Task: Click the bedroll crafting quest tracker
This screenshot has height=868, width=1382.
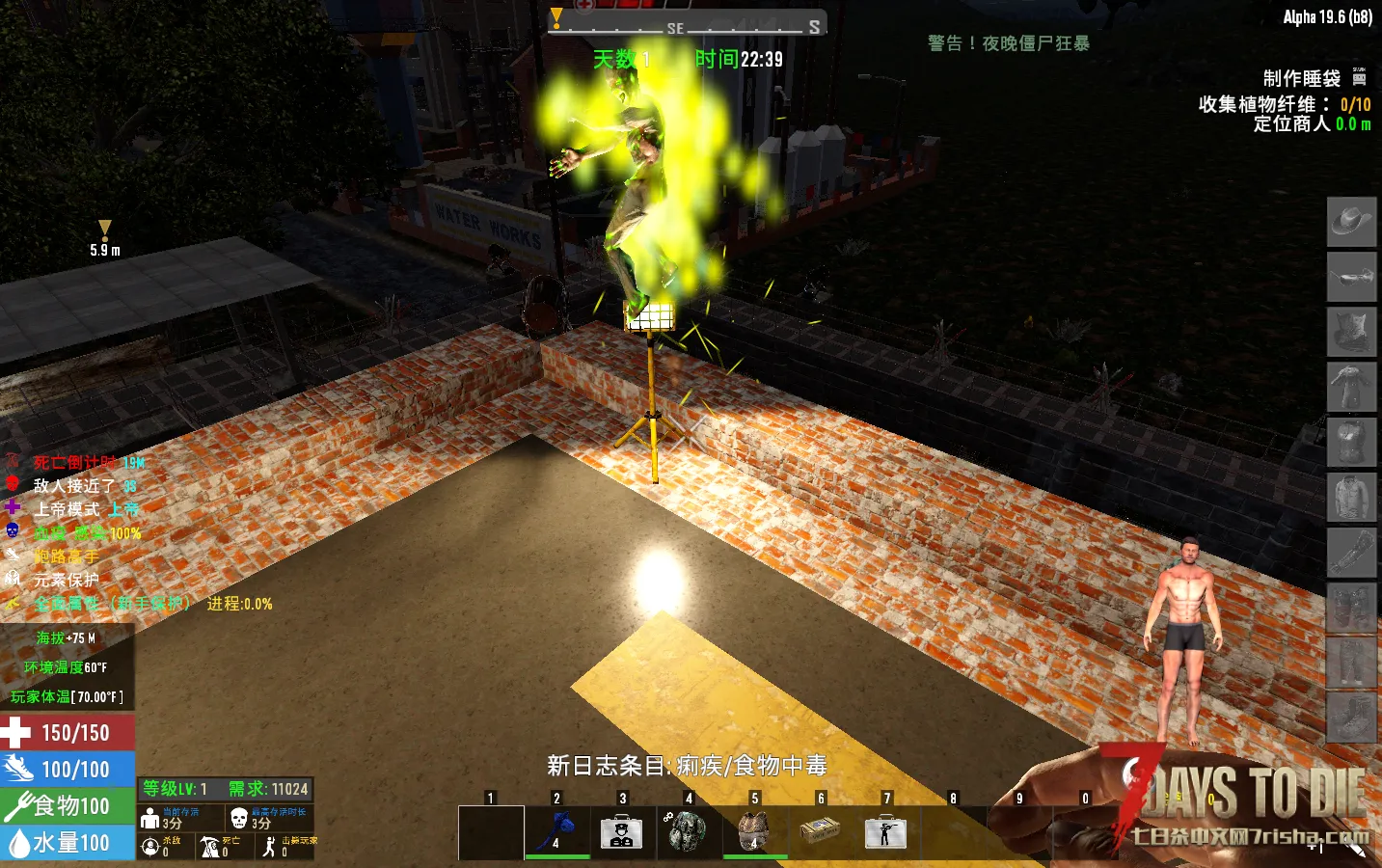Action: (x=1301, y=79)
